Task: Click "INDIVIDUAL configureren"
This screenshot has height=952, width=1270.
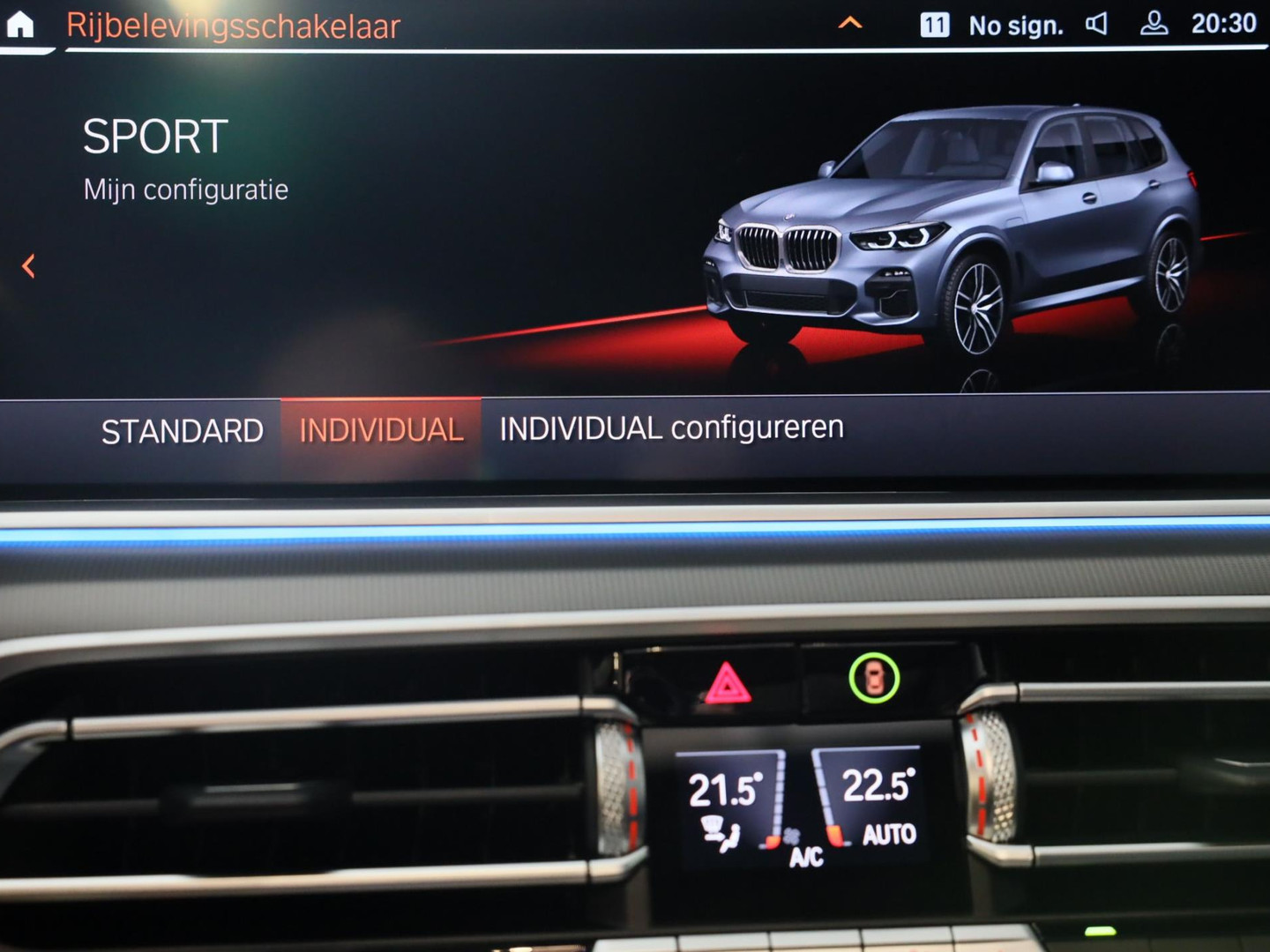Action: (671, 428)
